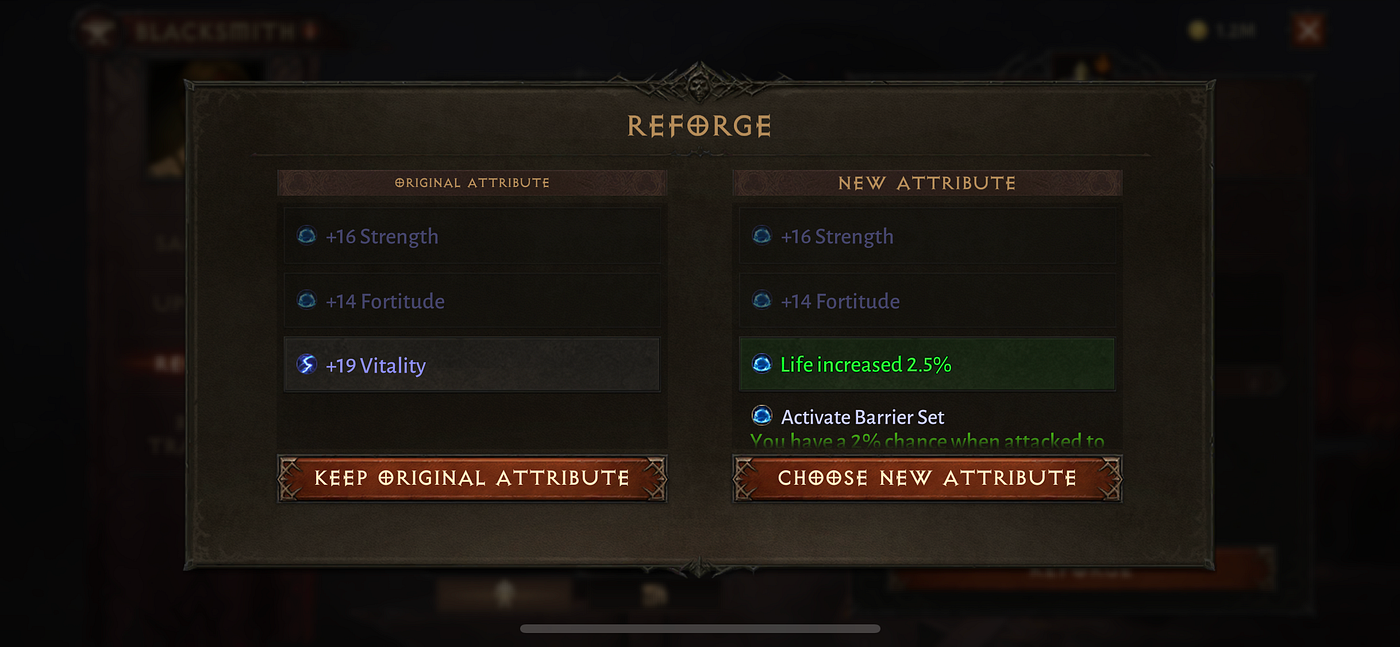Keep the original attribute

[472, 478]
